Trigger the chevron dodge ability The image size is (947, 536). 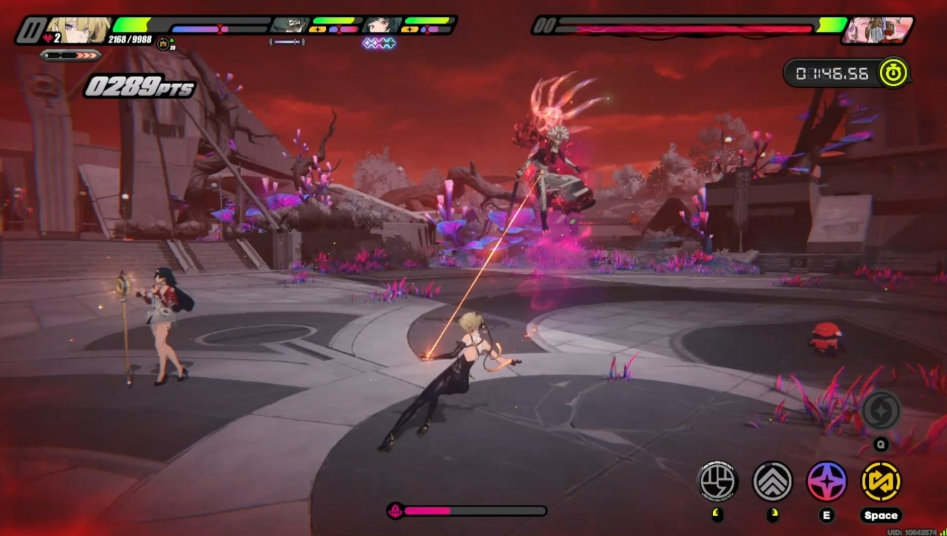click(772, 481)
